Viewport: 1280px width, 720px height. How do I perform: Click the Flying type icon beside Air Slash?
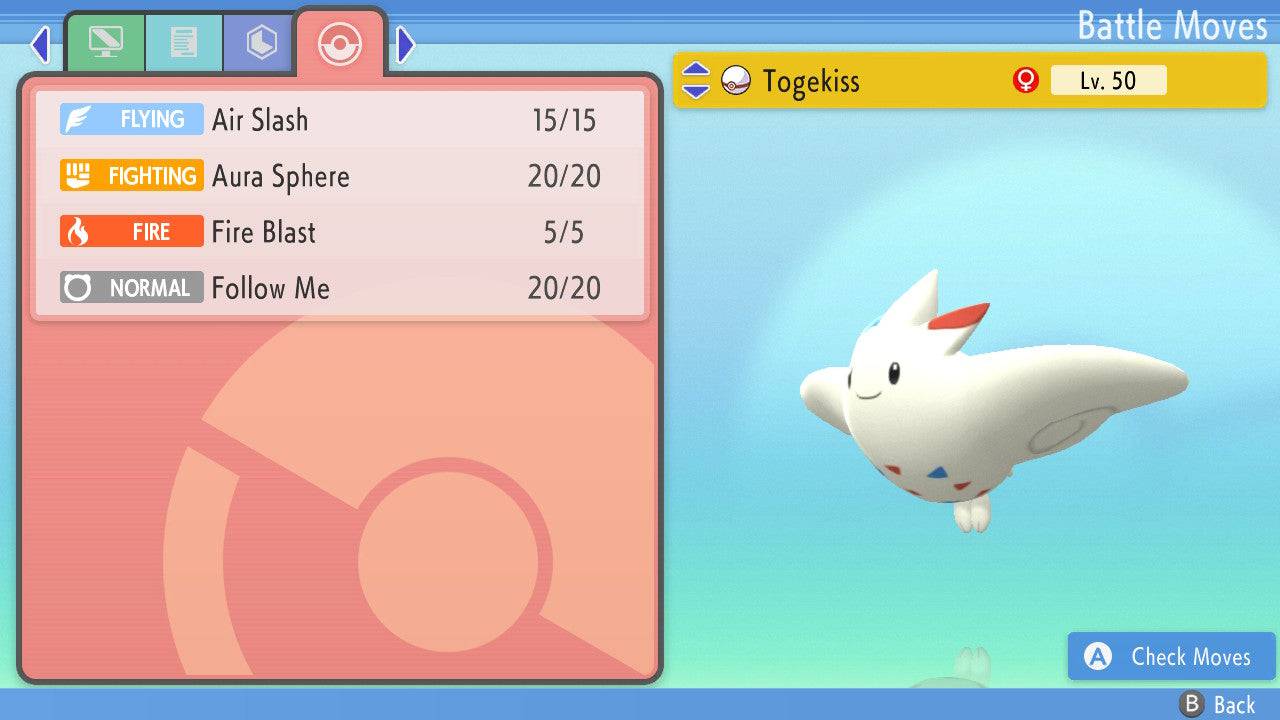[131, 119]
